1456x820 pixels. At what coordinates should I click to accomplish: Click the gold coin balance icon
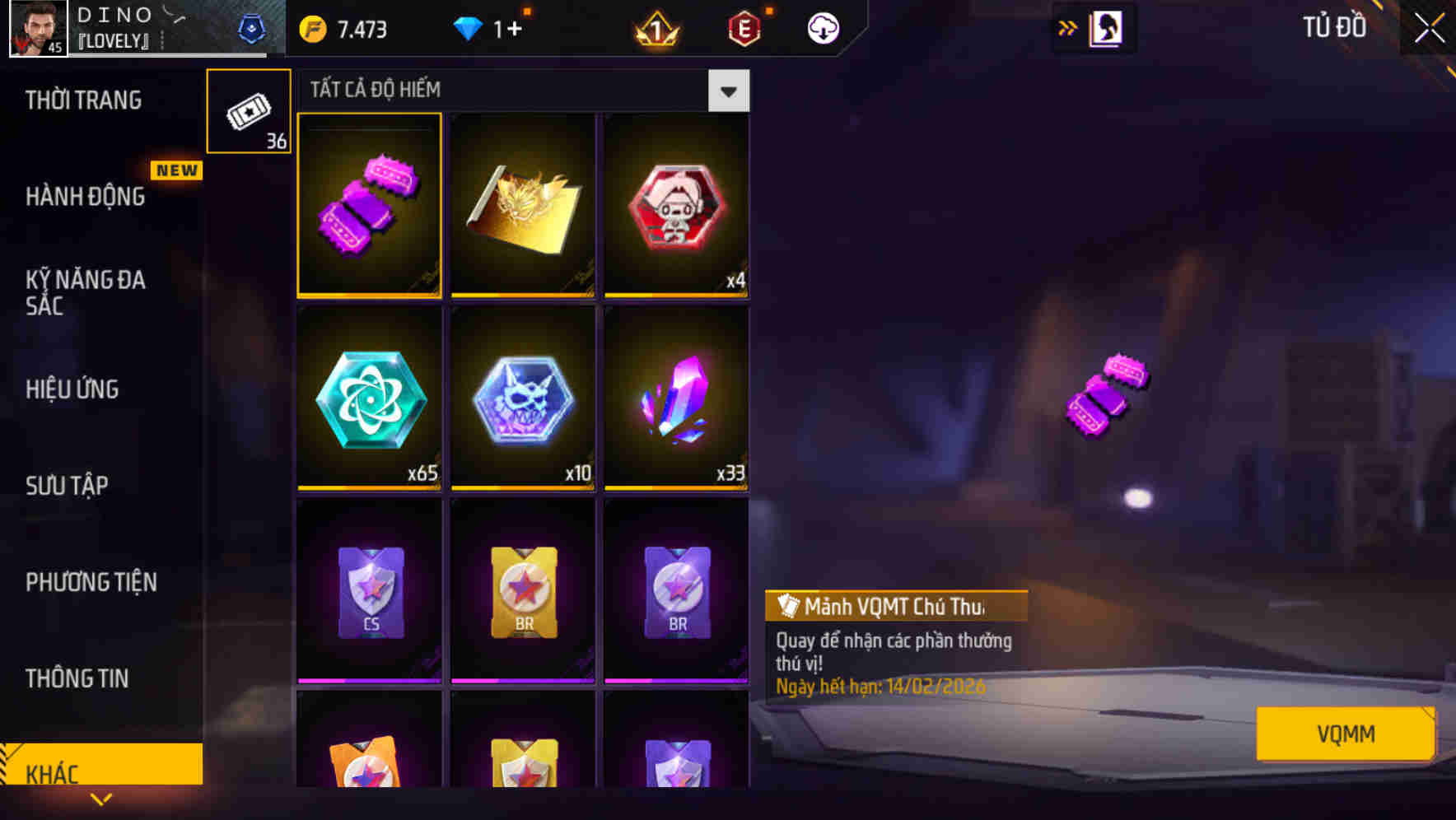(x=310, y=27)
